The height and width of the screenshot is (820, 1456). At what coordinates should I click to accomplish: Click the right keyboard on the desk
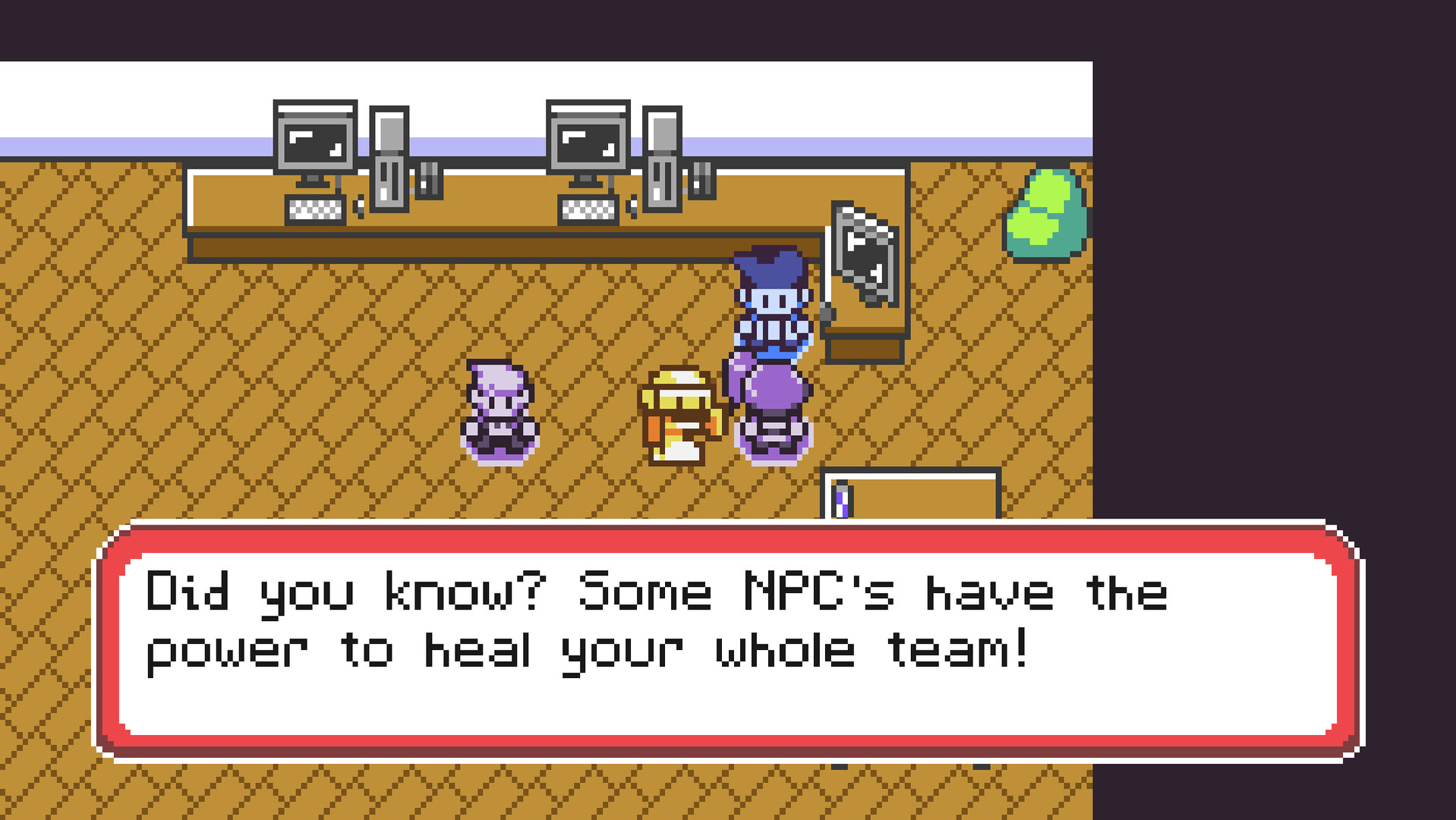pyautogui.click(x=588, y=210)
